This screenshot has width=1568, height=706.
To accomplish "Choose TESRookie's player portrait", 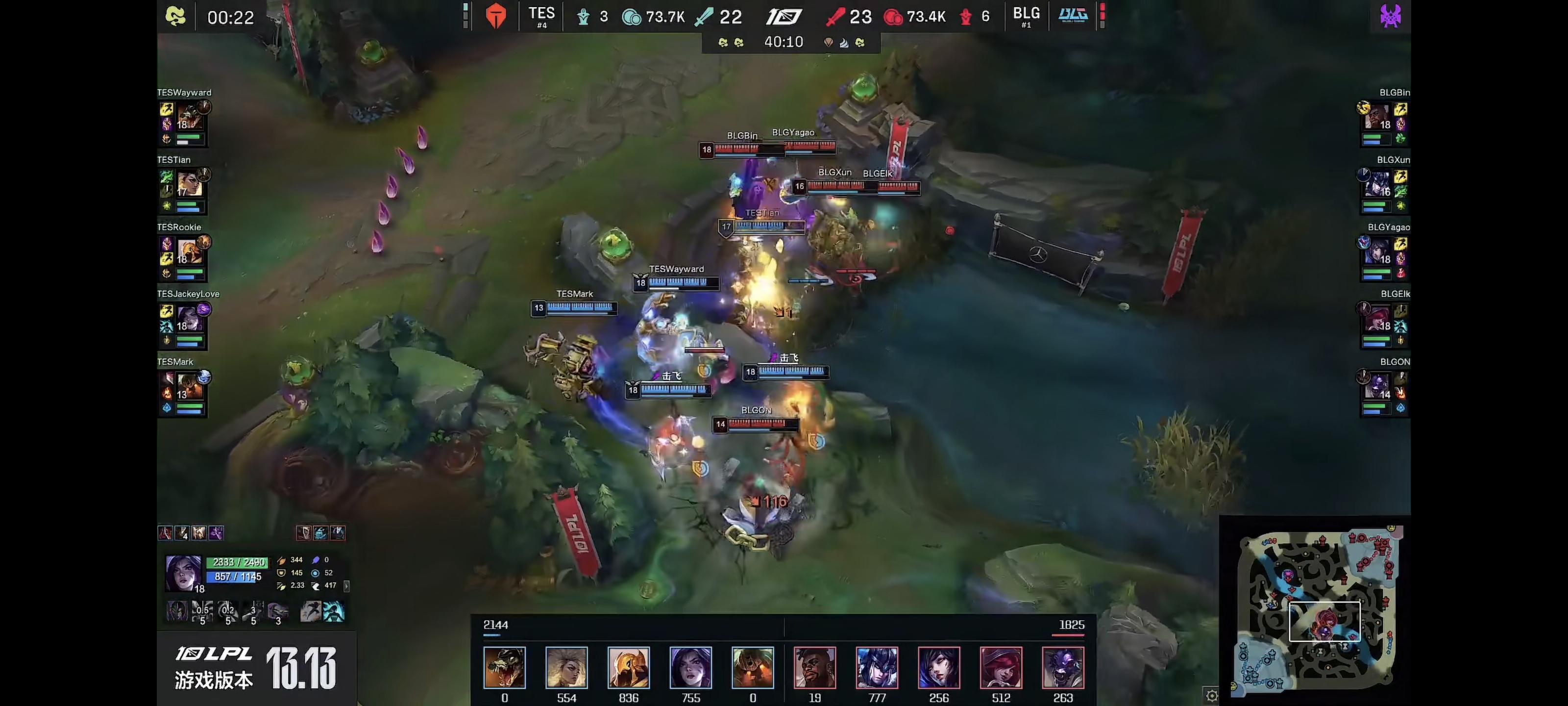I will click(x=189, y=251).
